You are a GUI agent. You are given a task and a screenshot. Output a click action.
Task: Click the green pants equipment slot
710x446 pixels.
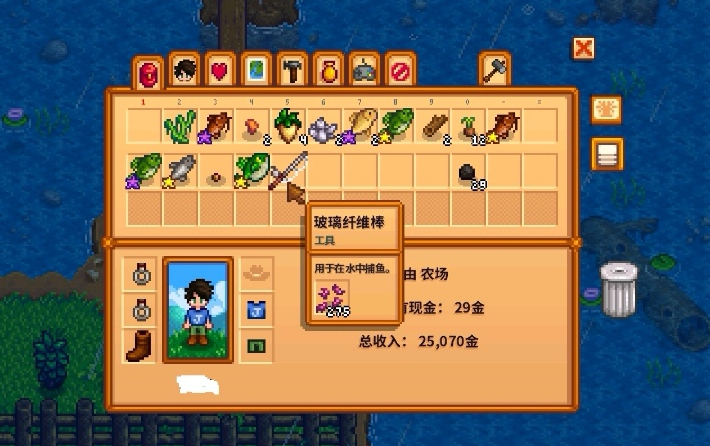click(x=254, y=345)
